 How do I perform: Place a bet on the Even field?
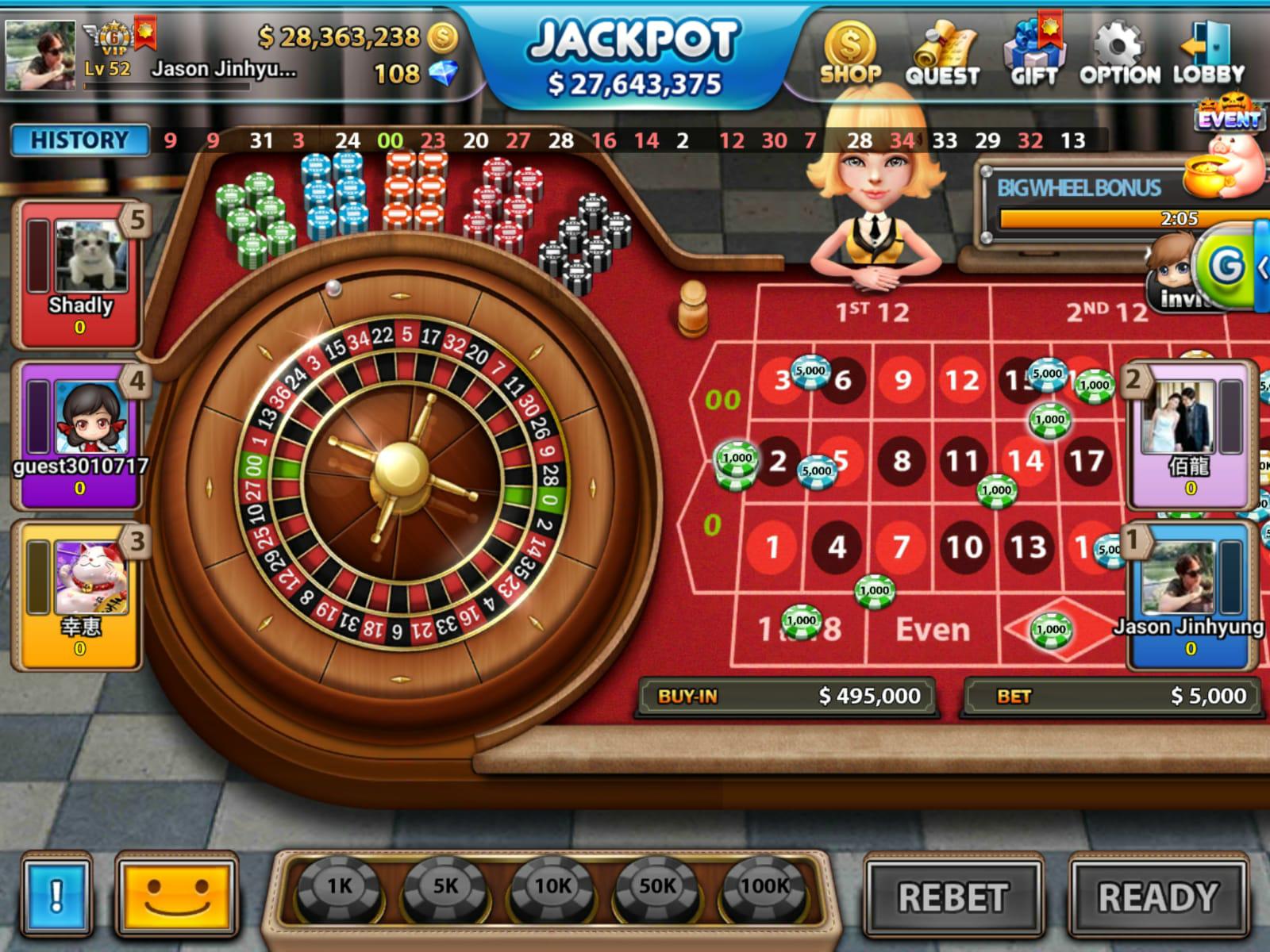[933, 630]
